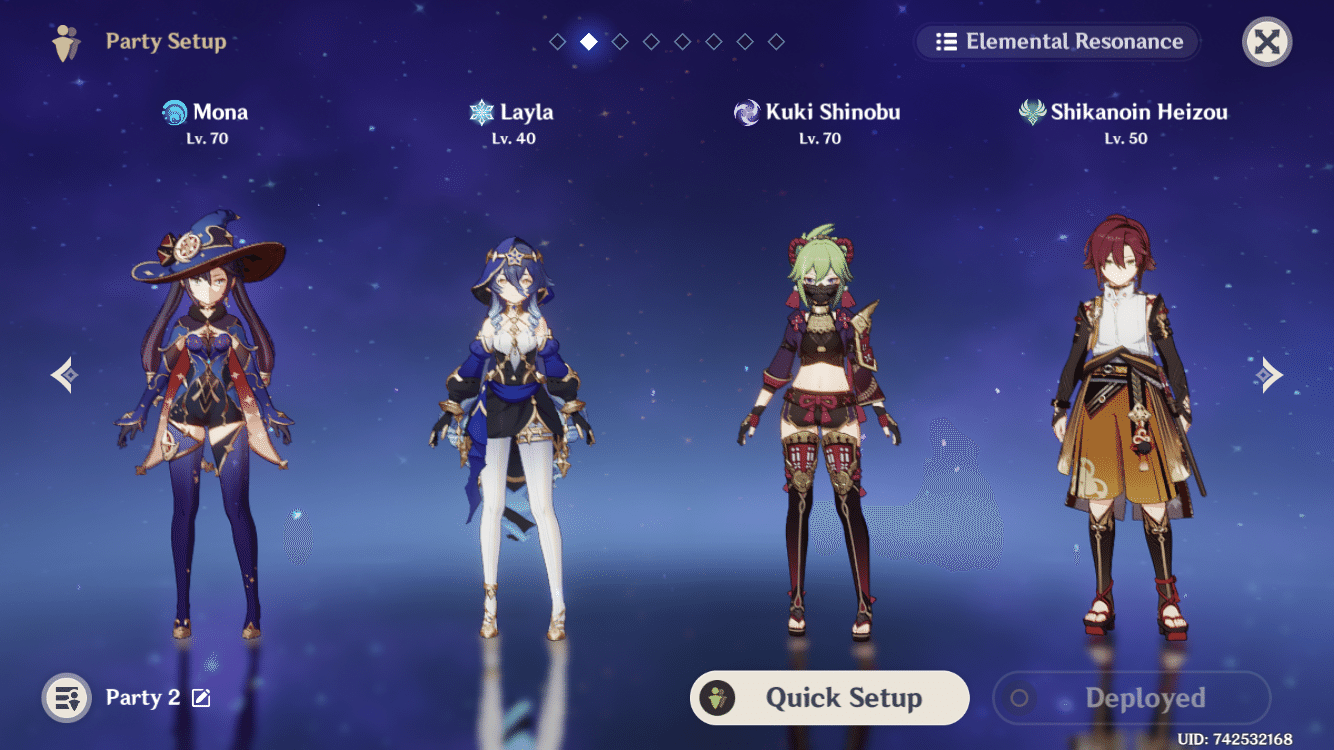Select the first party page dot
1334x750 pixels.
[558, 41]
